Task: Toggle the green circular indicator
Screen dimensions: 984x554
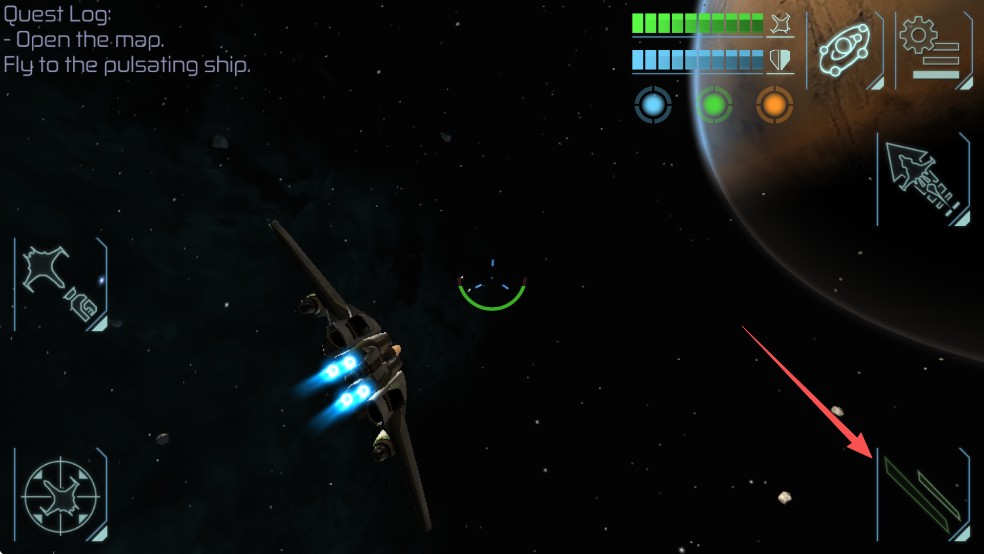Action: [714, 104]
